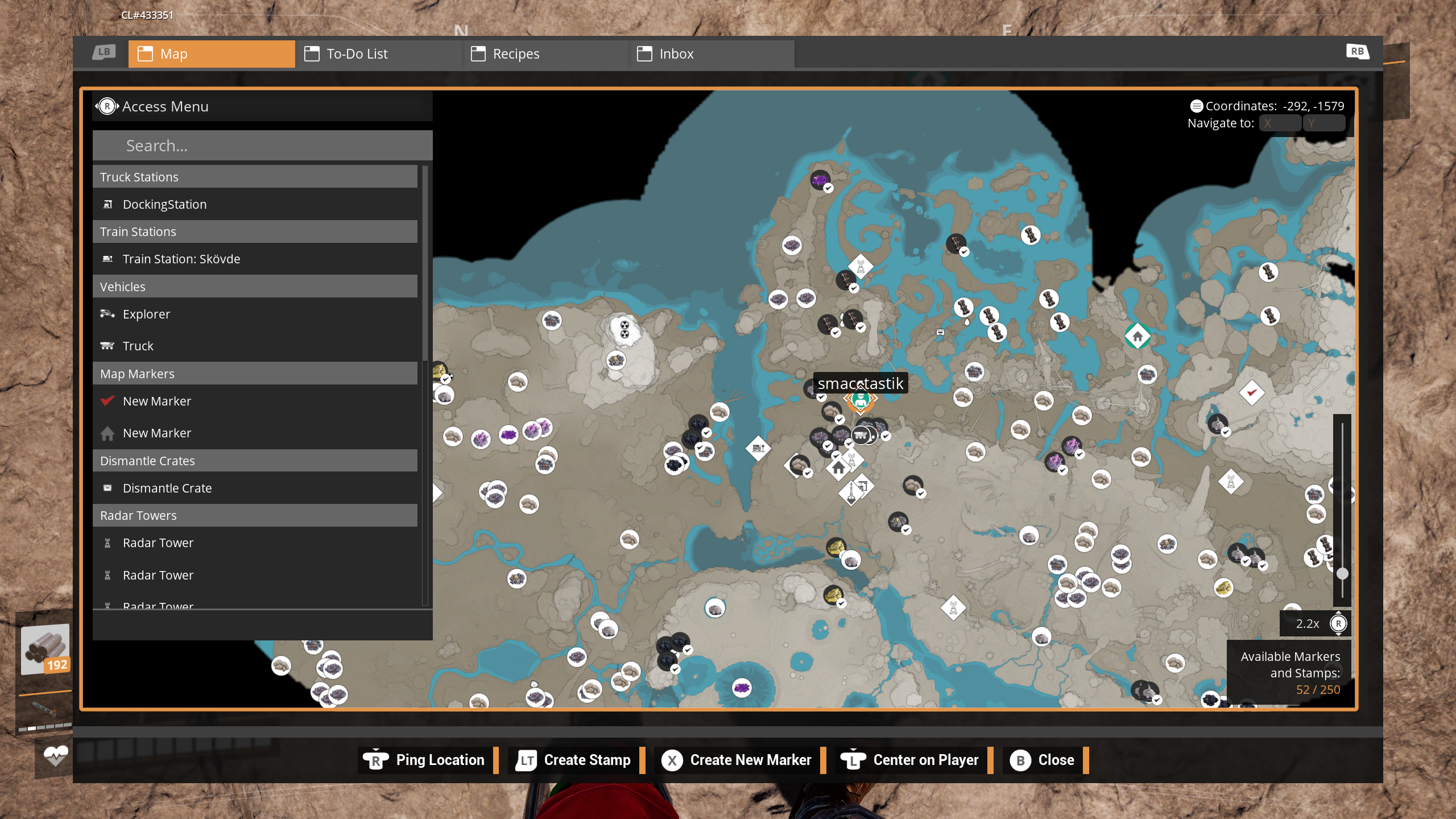
Task: Click the green home marker on map
Action: tap(1137, 336)
